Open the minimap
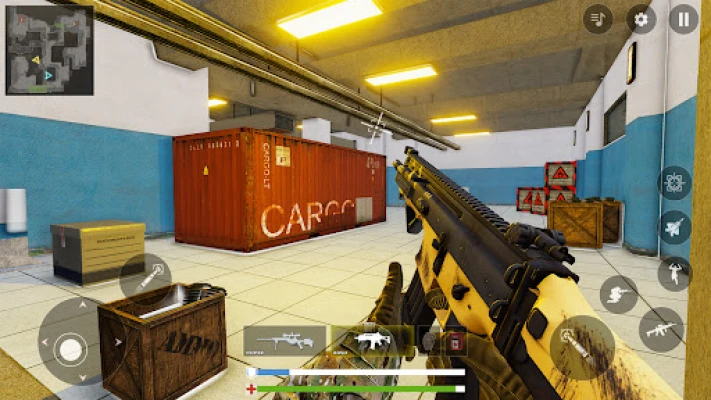This screenshot has height=400, width=711. tap(49, 50)
